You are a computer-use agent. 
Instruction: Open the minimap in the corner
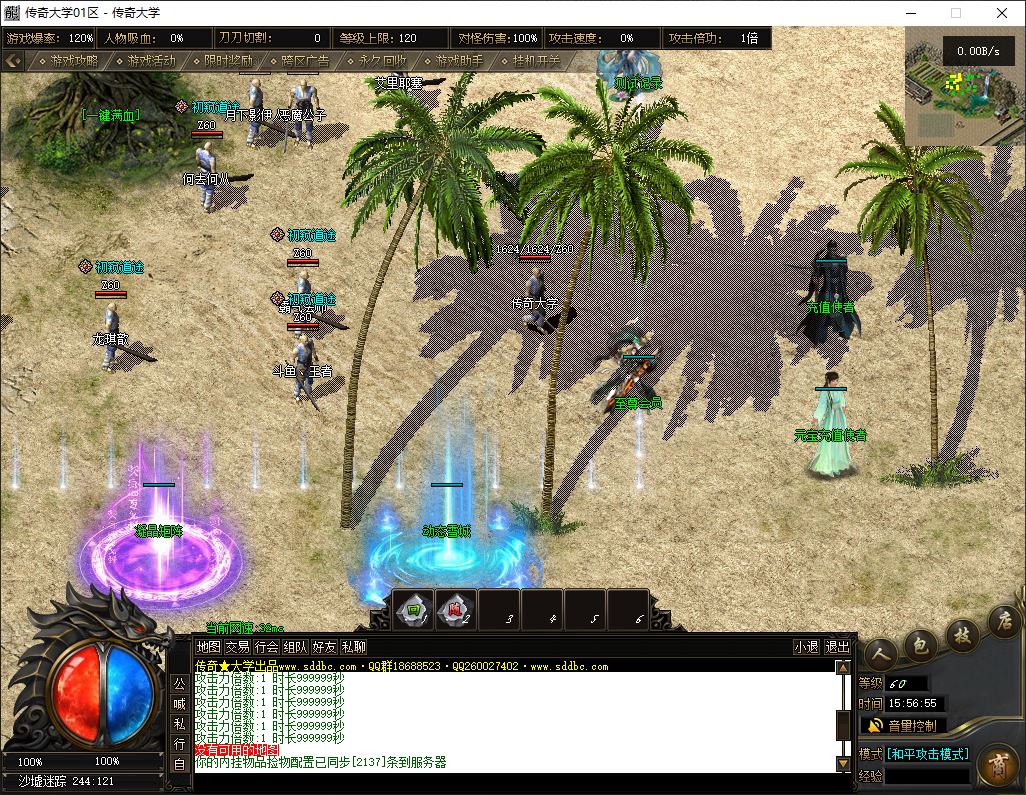tap(965, 85)
